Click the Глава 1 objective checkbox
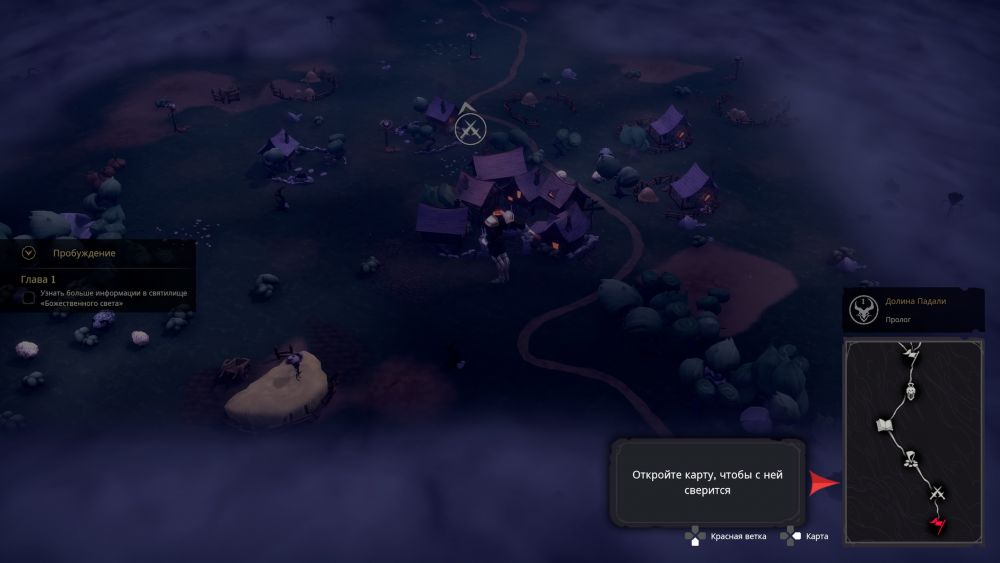 28,297
